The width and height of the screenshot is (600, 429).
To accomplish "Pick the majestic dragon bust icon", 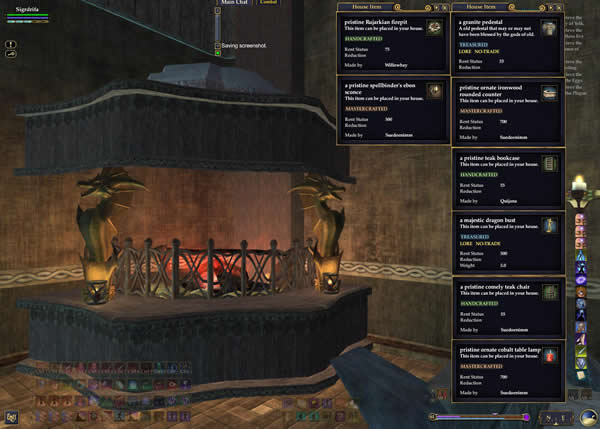I will (x=550, y=225).
